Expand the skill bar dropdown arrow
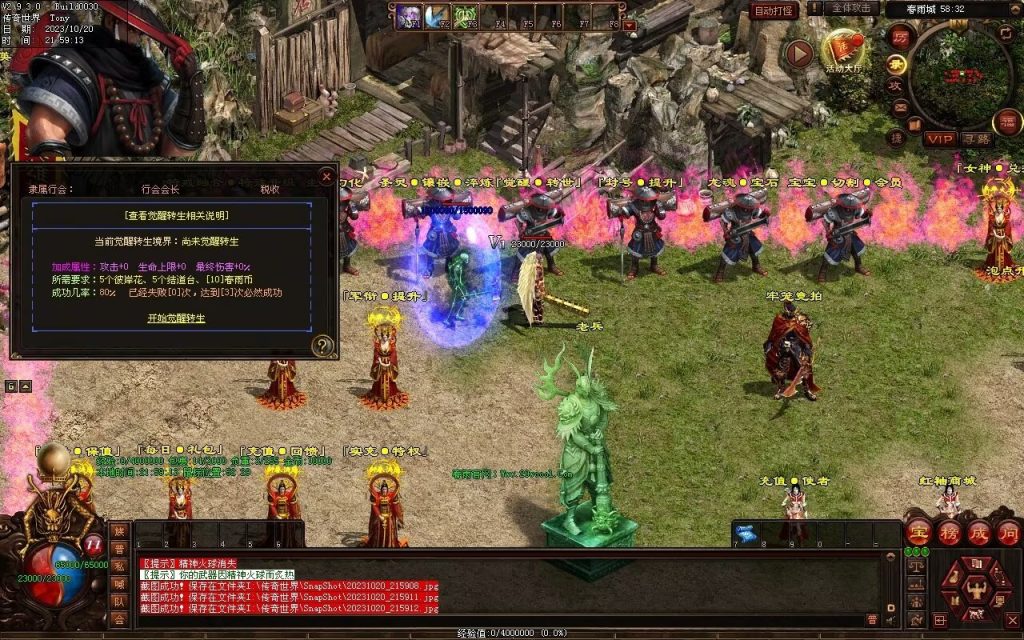1024x640 pixels. click(629, 25)
